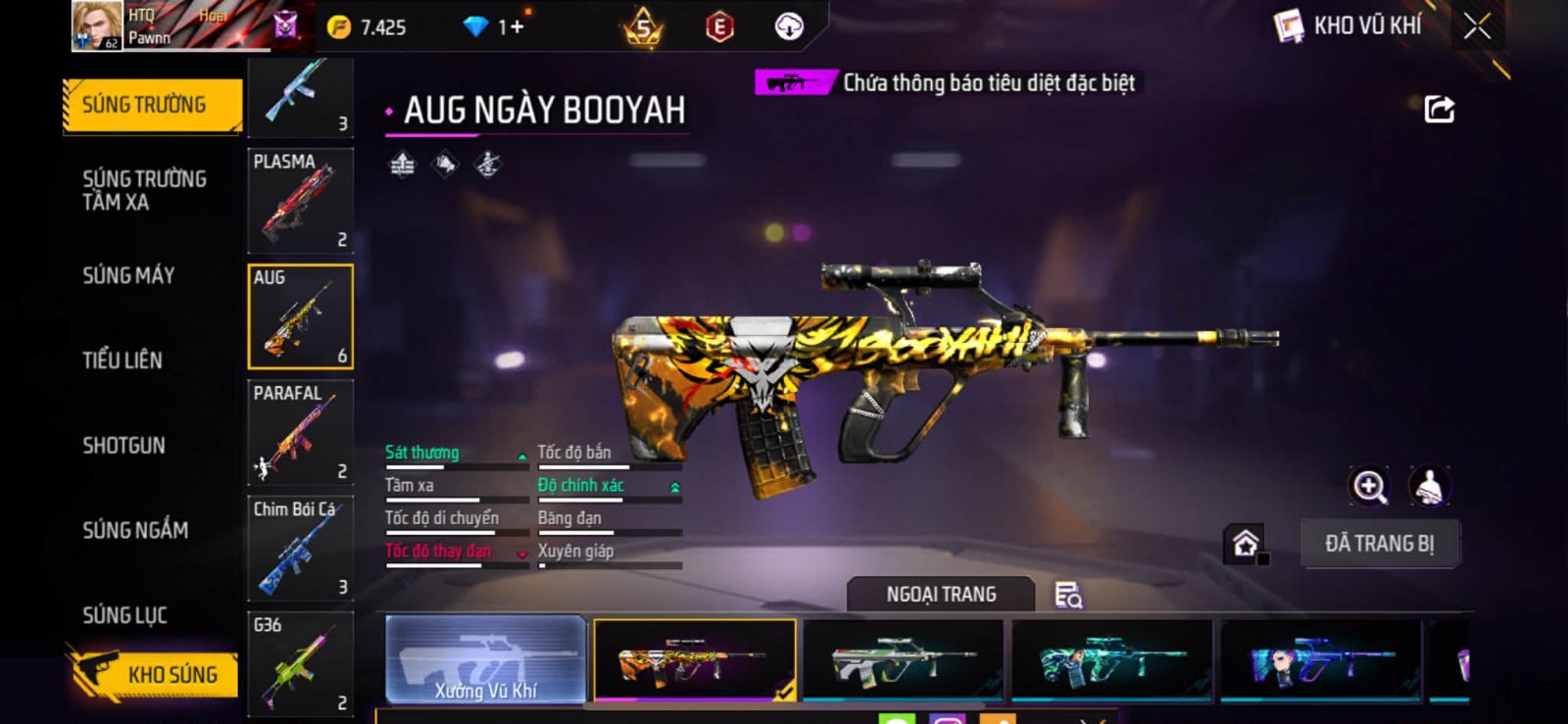The width and height of the screenshot is (1568, 724).
Task: Open the Súng Lục category
Action: [124, 615]
